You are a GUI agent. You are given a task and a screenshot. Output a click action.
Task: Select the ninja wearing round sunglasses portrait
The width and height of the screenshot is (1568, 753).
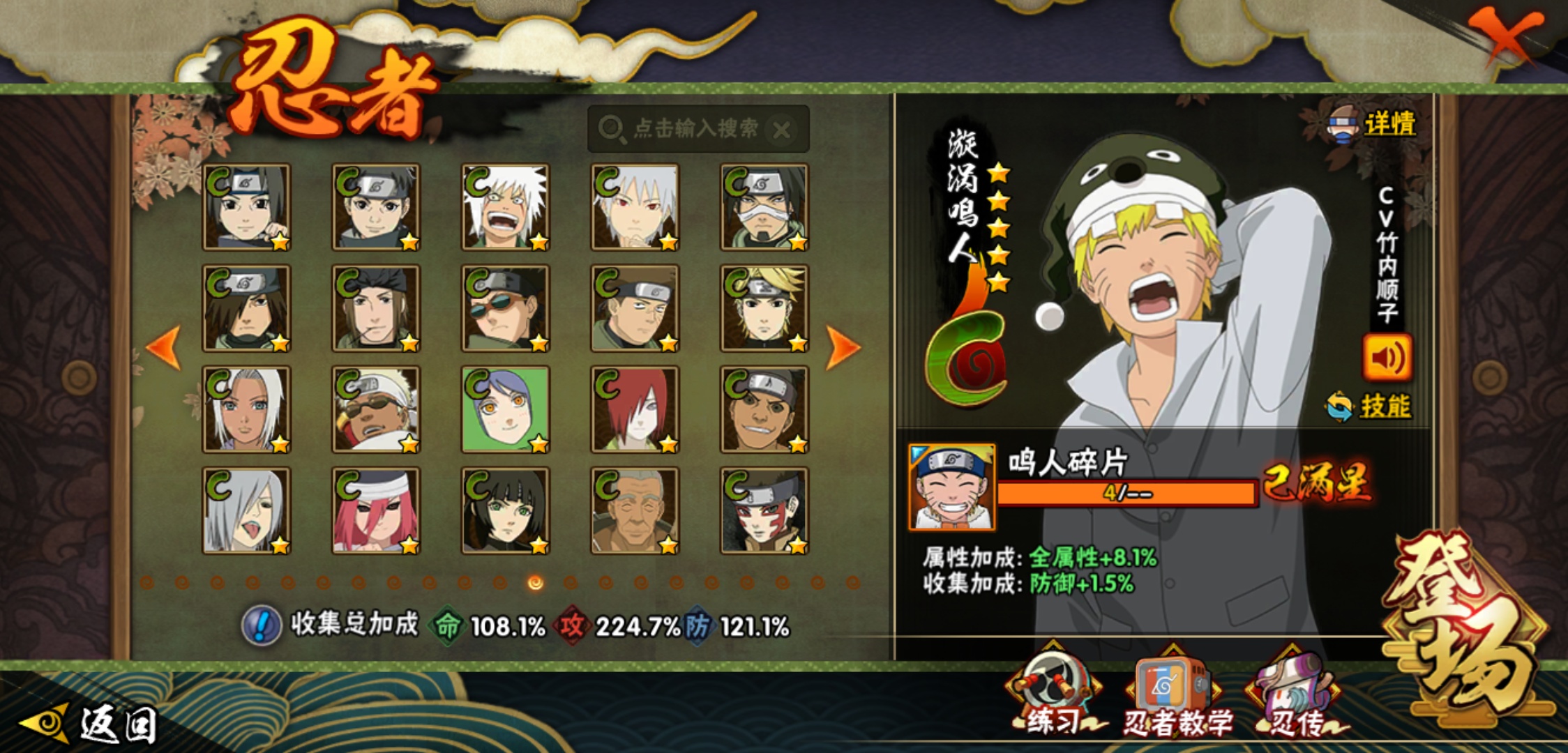click(506, 308)
